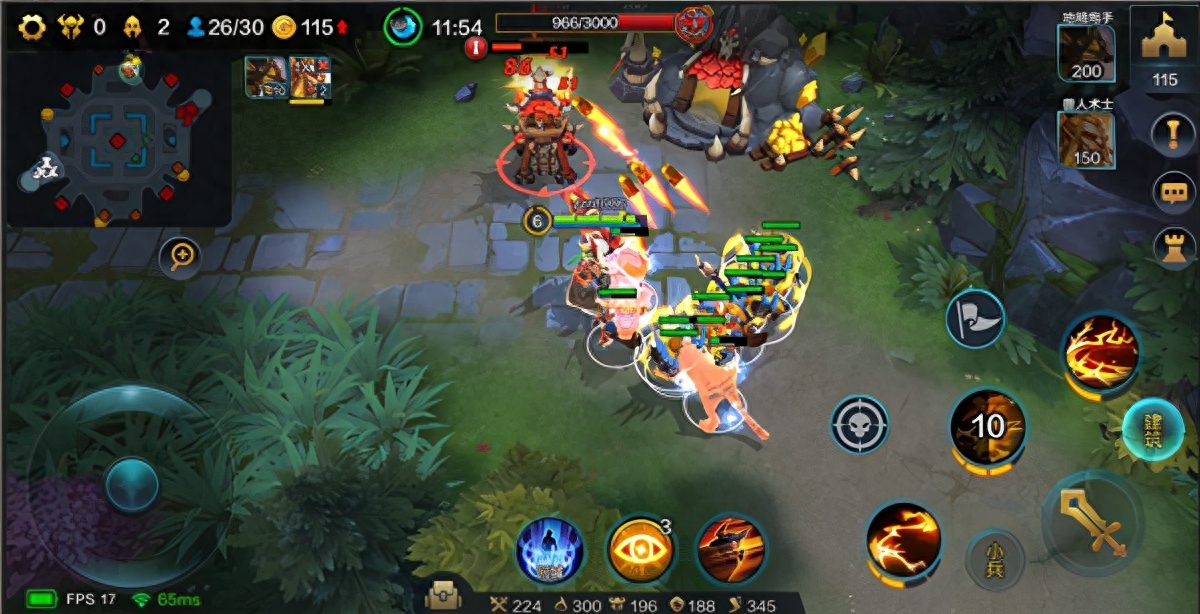1200x614 pixels.
Task: Tap the skull crosshair target button
Action: pos(860,423)
